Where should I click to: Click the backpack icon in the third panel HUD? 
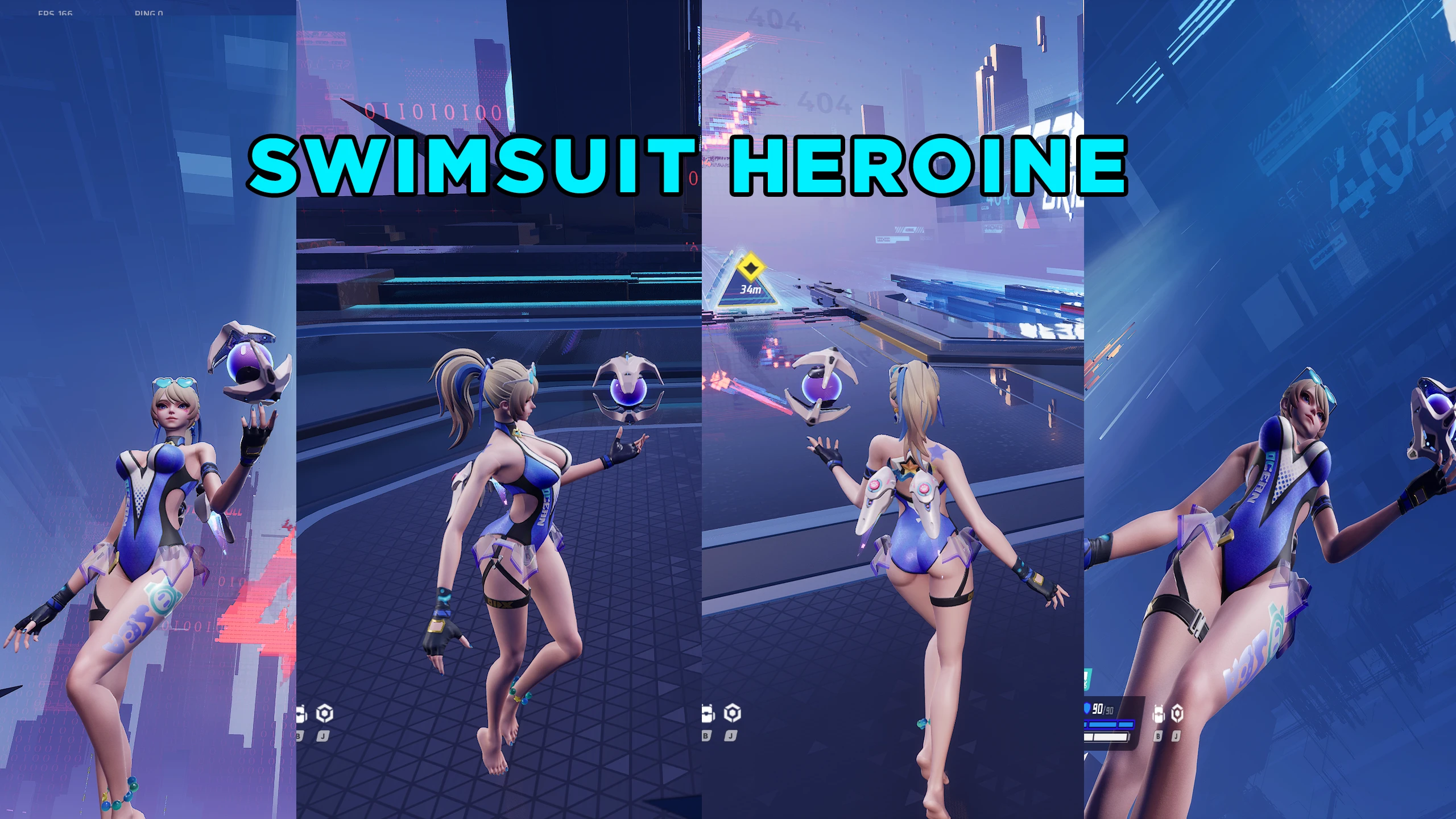tap(707, 713)
